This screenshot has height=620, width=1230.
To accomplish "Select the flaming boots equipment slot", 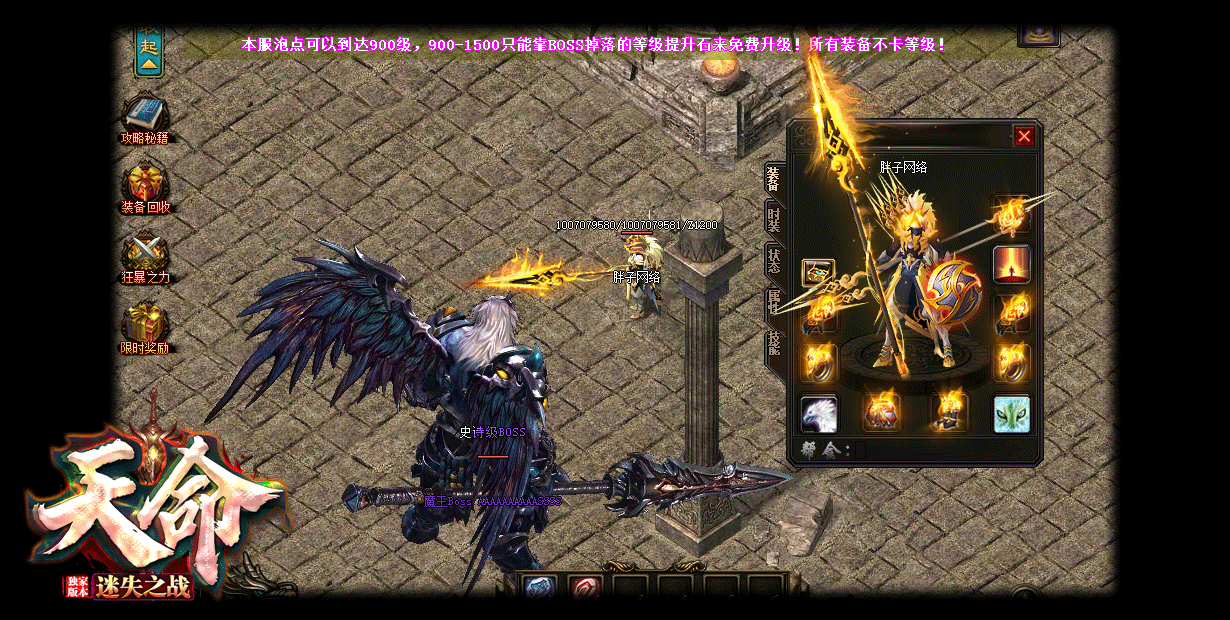I will pyautogui.click(x=948, y=411).
